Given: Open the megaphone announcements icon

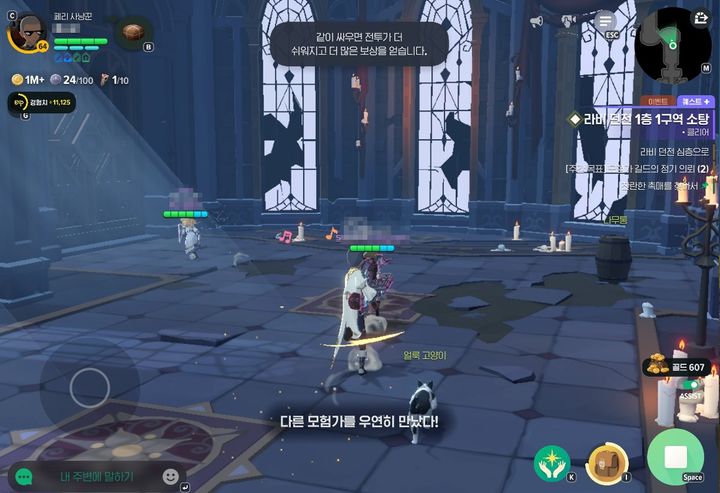Looking at the screenshot, I should pos(537,21).
